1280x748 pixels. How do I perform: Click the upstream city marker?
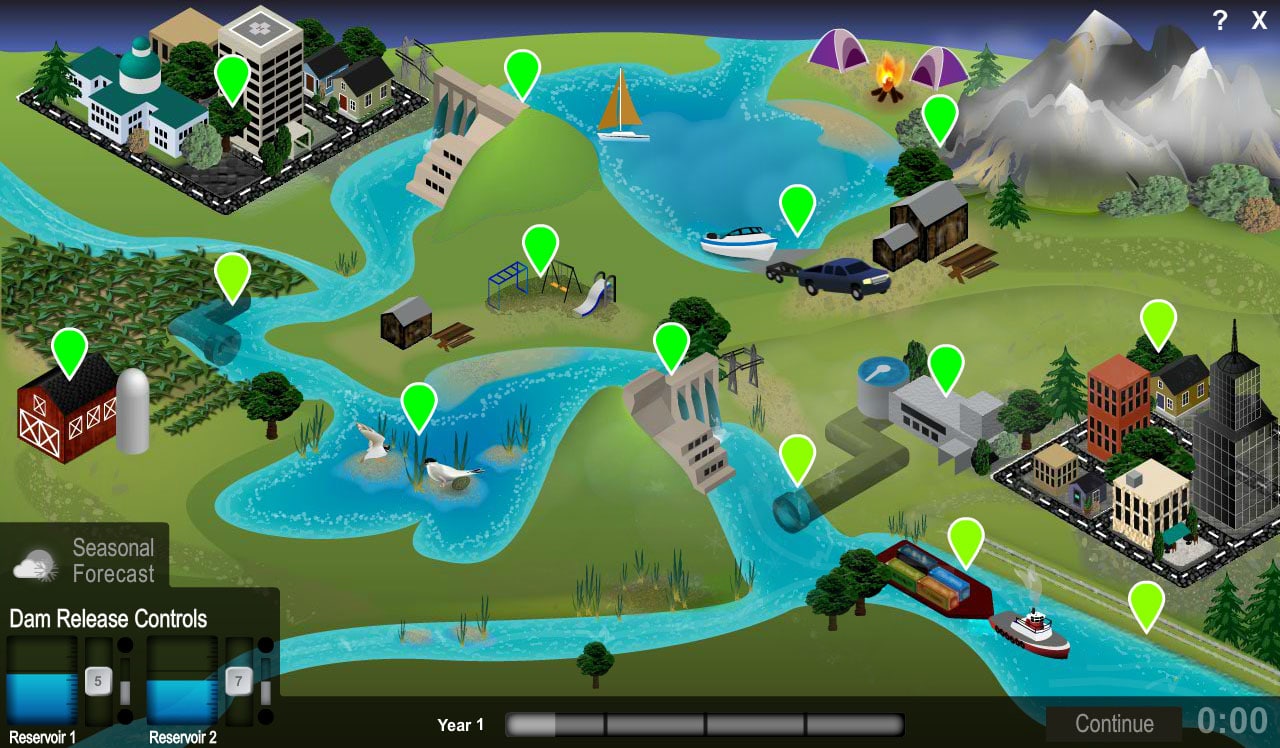[x=232, y=78]
